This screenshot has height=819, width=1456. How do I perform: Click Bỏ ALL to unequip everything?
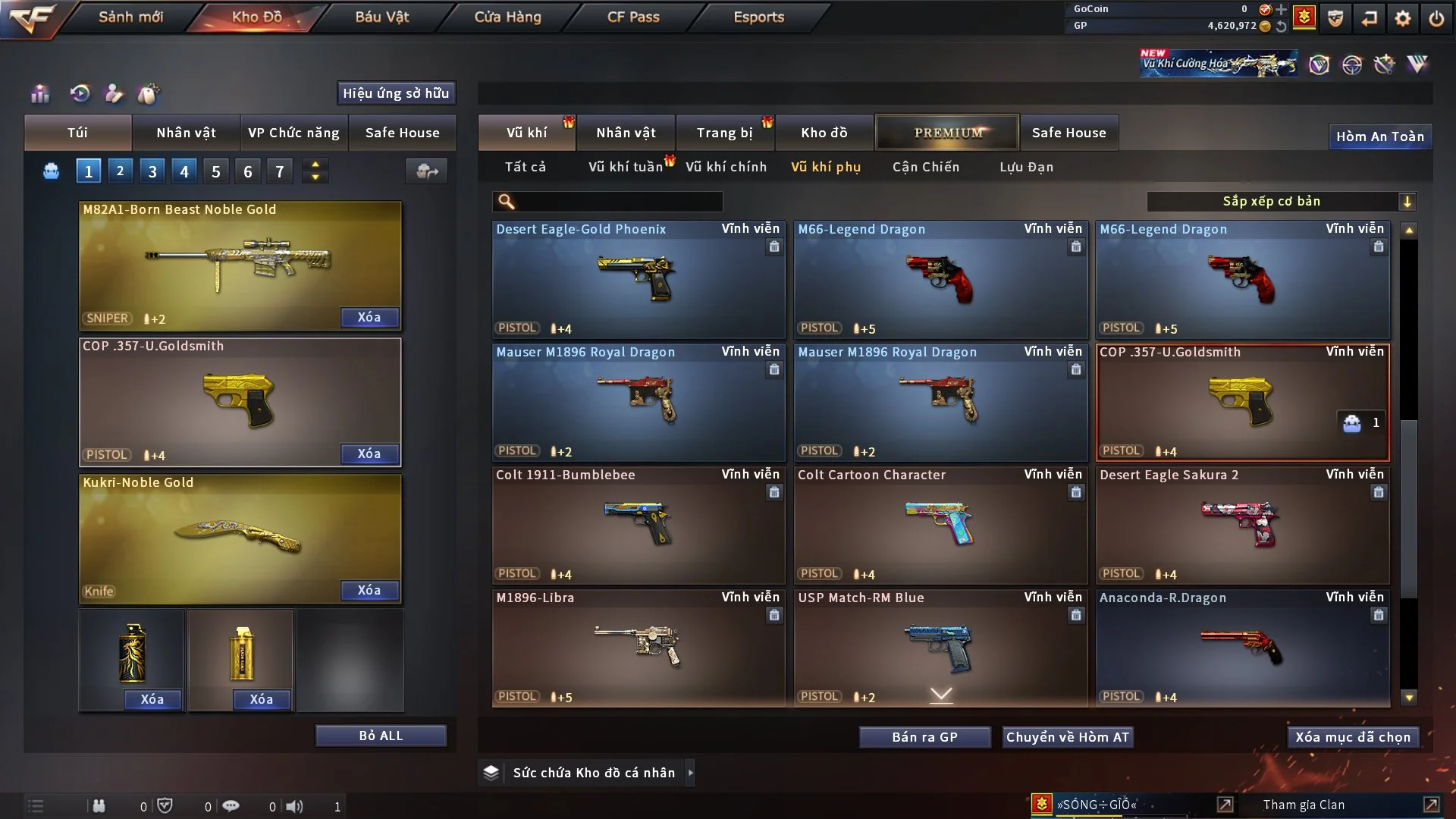click(x=381, y=736)
